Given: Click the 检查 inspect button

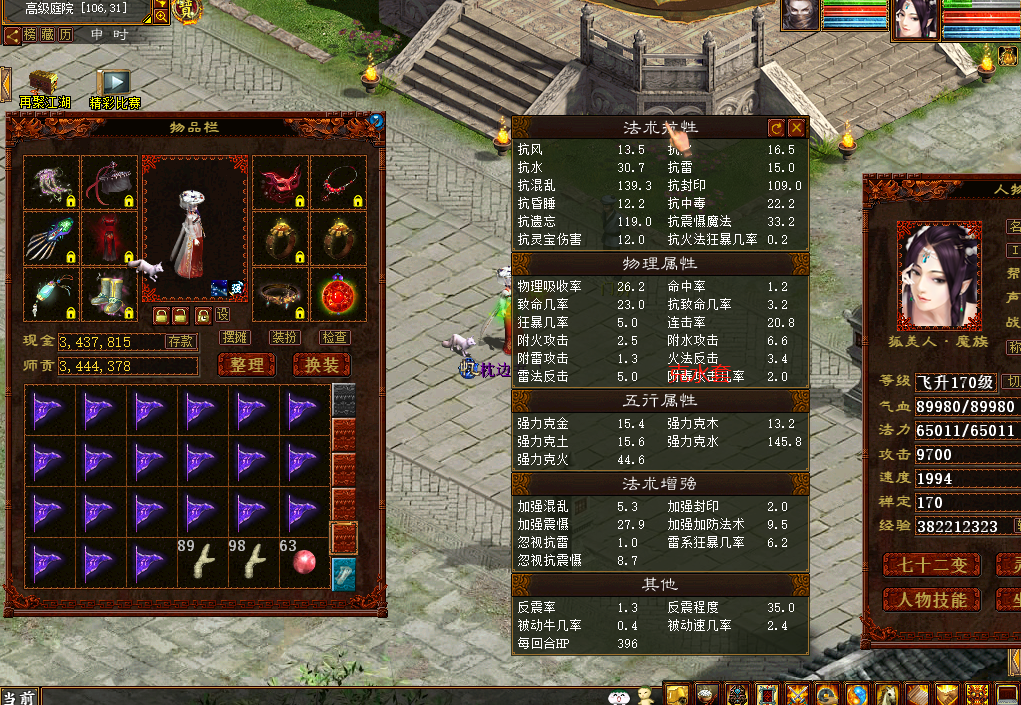Looking at the screenshot, I should [335, 338].
